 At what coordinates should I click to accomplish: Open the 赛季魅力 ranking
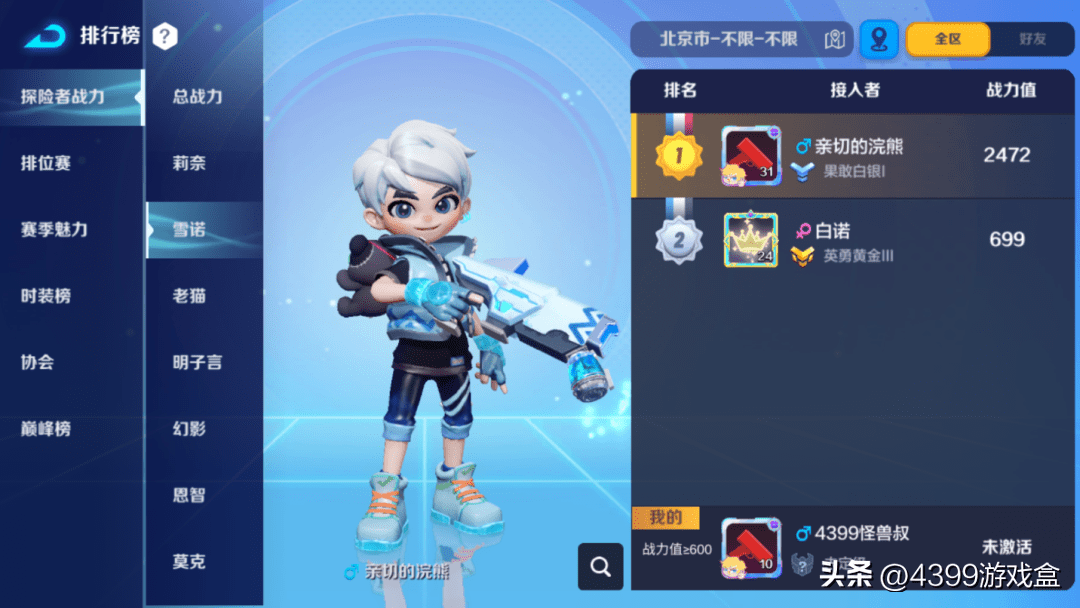(x=54, y=229)
